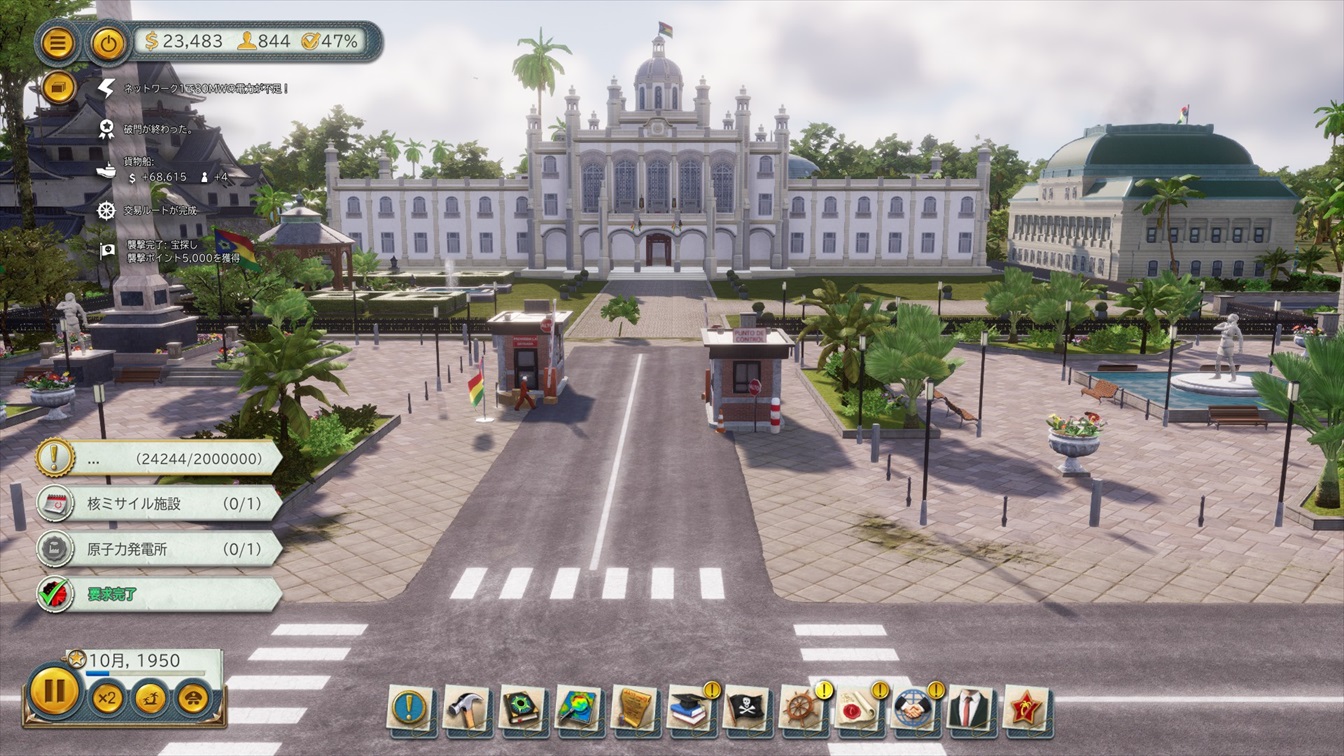Open the hammer build menu
The width and height of the screenshot is (1344, 756).
466,707
